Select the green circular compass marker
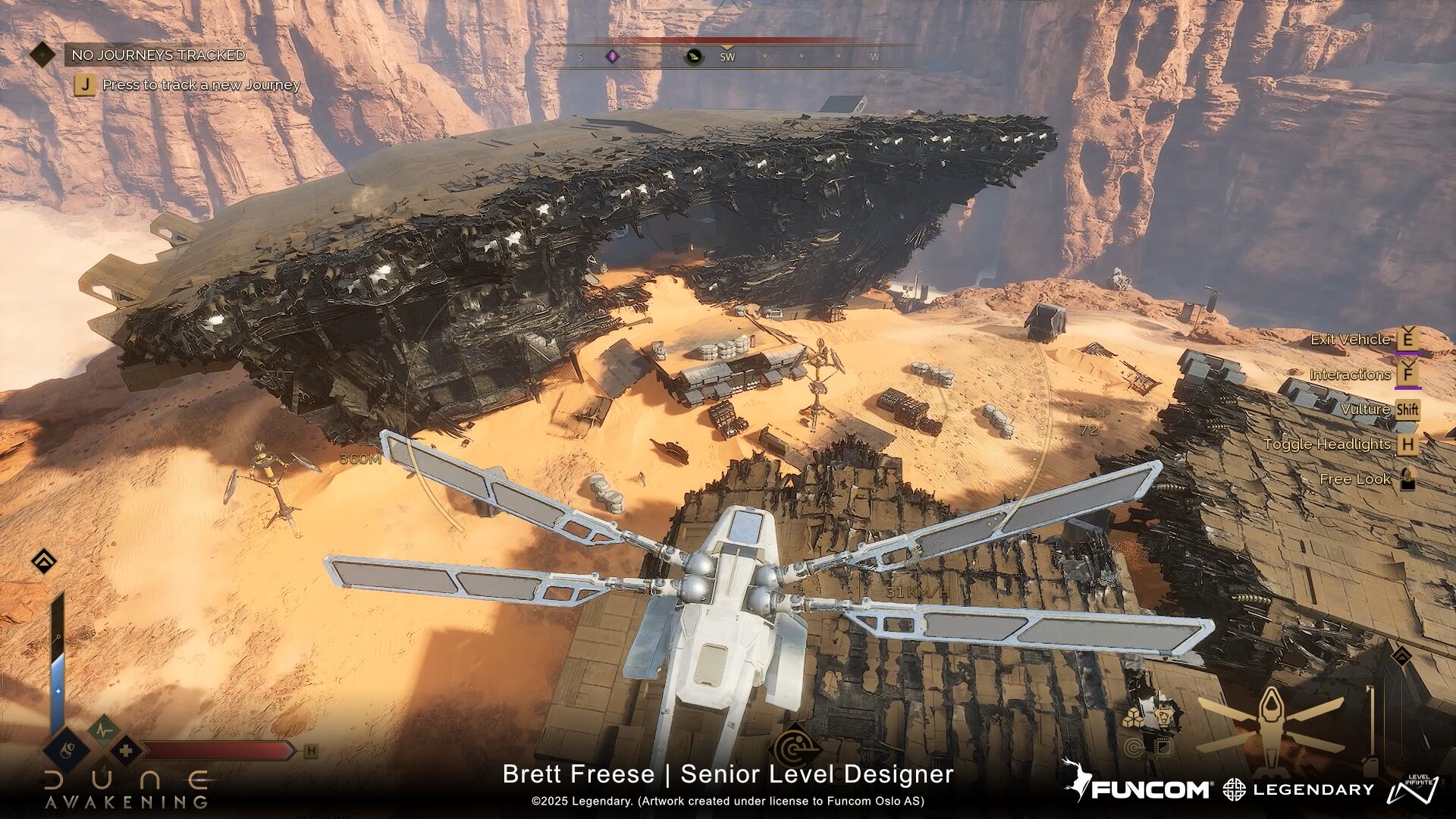The height and width of the screenshot is (819, 1456). (693, 56)
